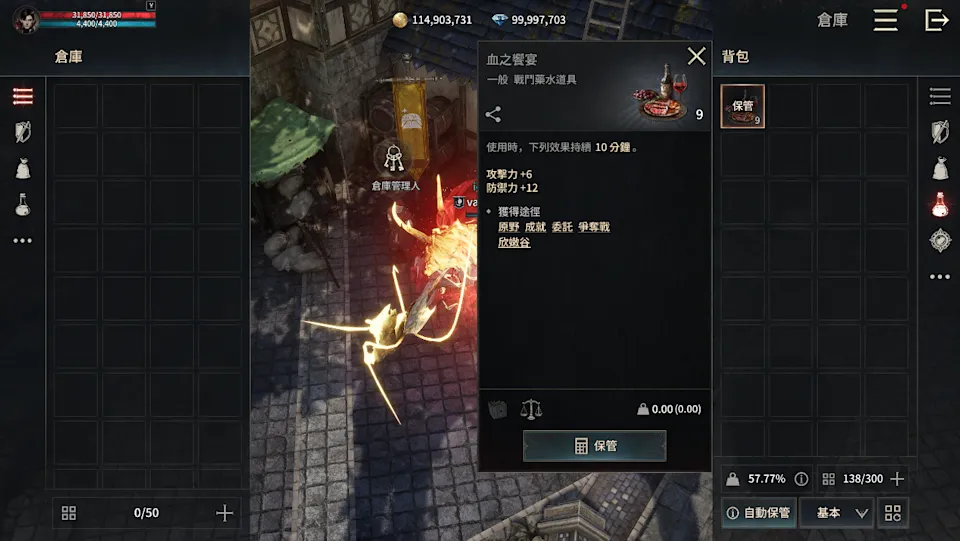Select the backpack potion category tab
Viewport: 960px width, 541px height.
[939, 205]
